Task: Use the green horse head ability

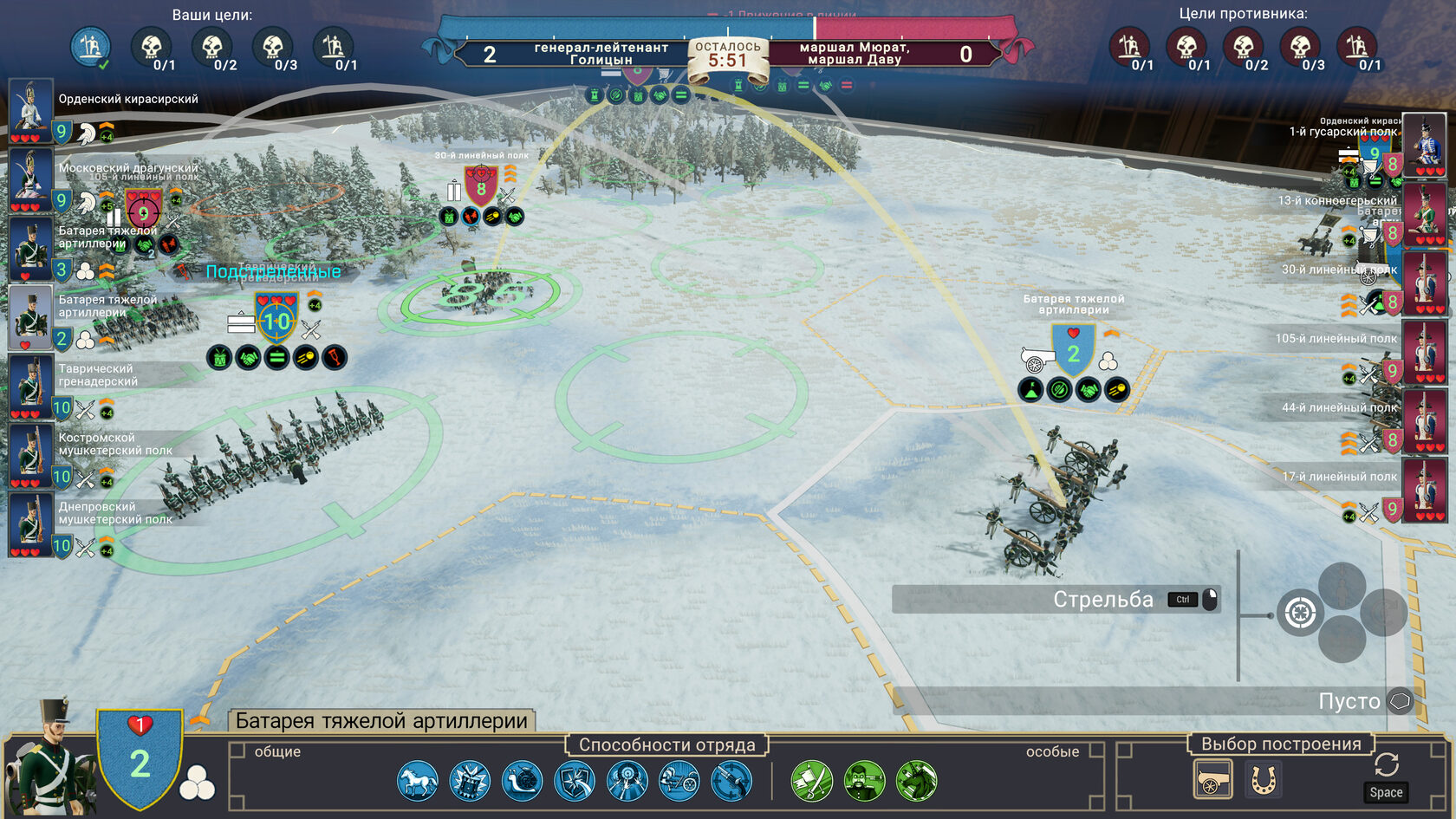Action: tap(916, 781)
